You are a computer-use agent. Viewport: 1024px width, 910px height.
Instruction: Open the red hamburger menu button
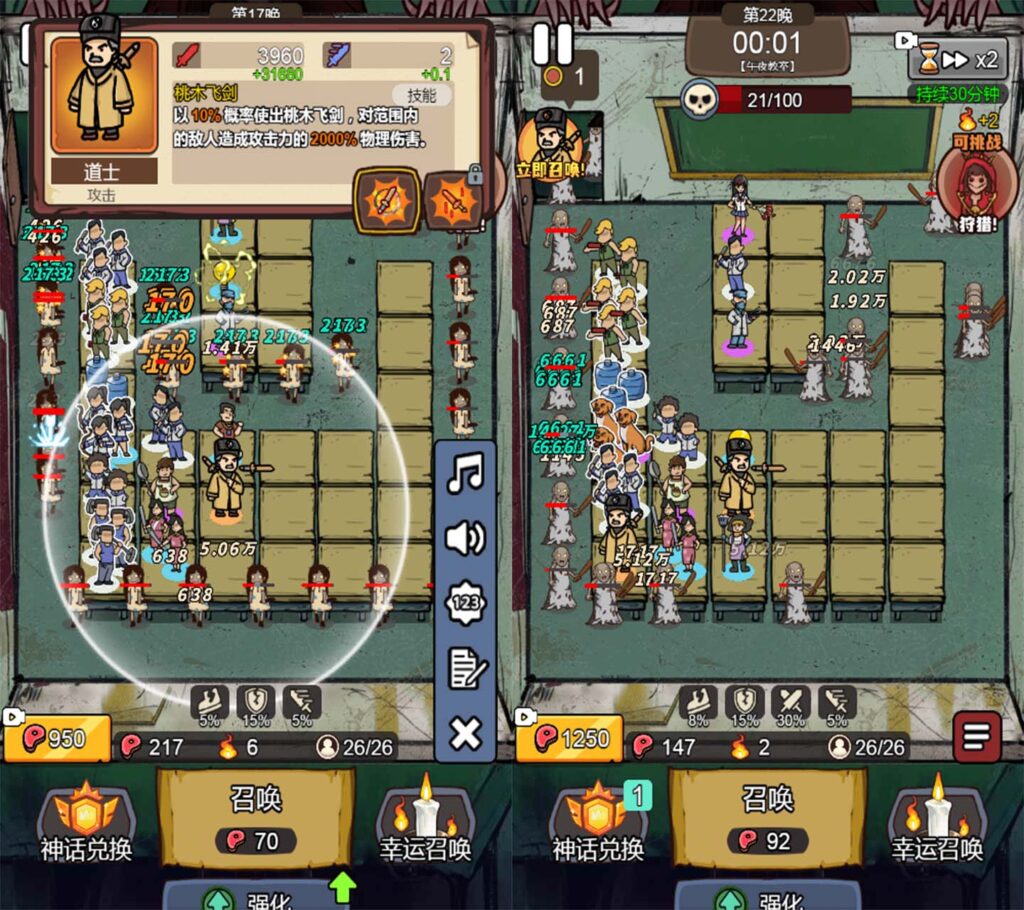976,737
